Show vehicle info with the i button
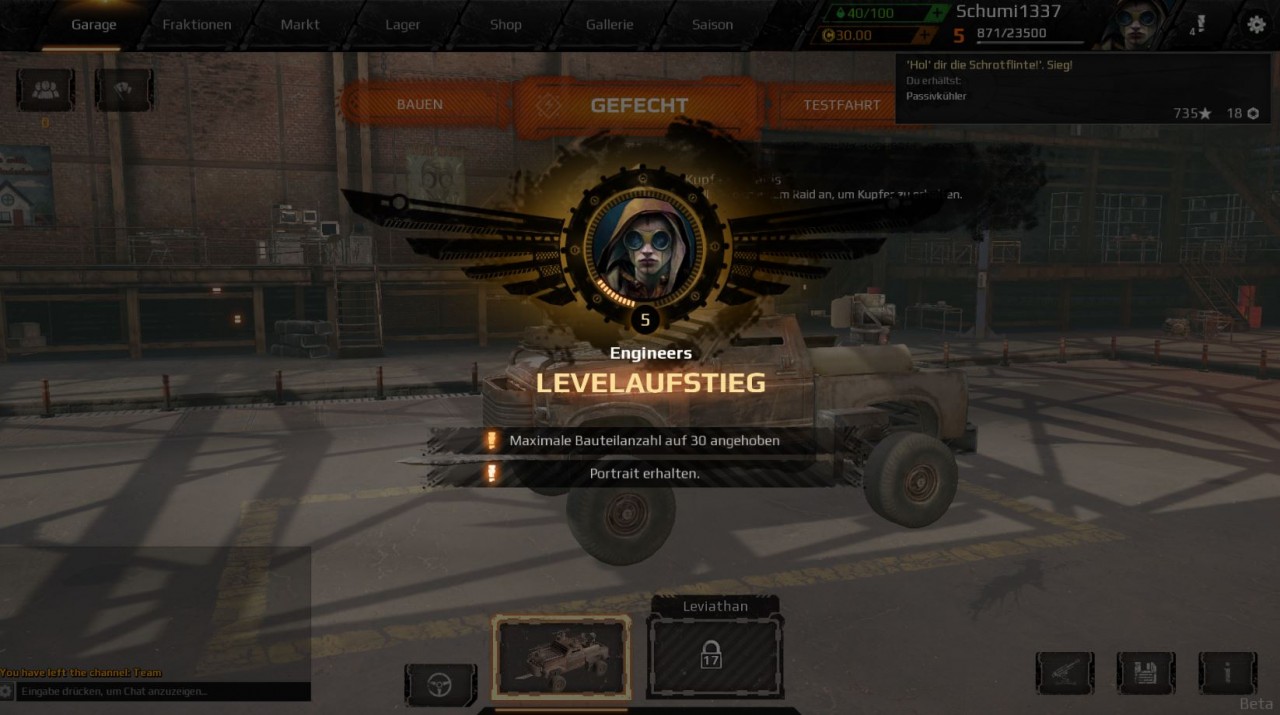The image size is (1280, 715). [x=1227, y=673]
